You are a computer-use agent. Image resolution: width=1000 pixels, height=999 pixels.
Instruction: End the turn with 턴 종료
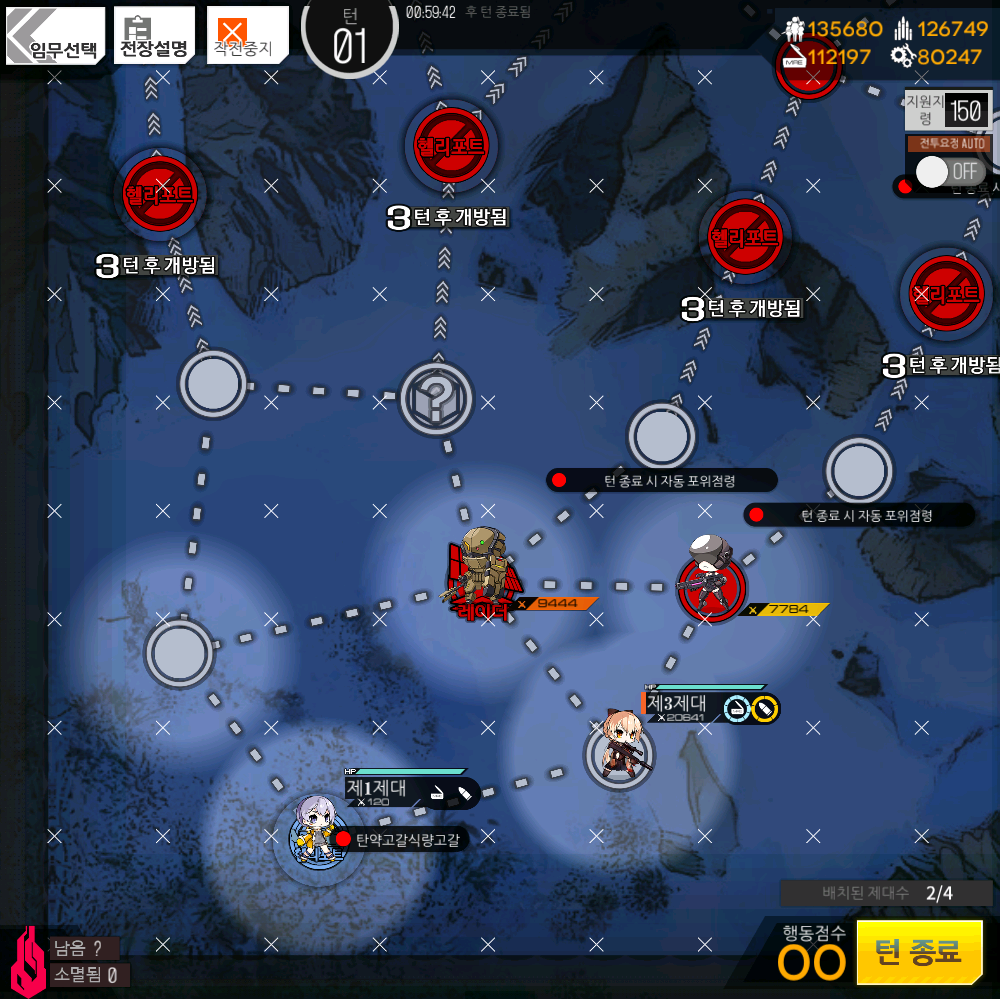919,951
